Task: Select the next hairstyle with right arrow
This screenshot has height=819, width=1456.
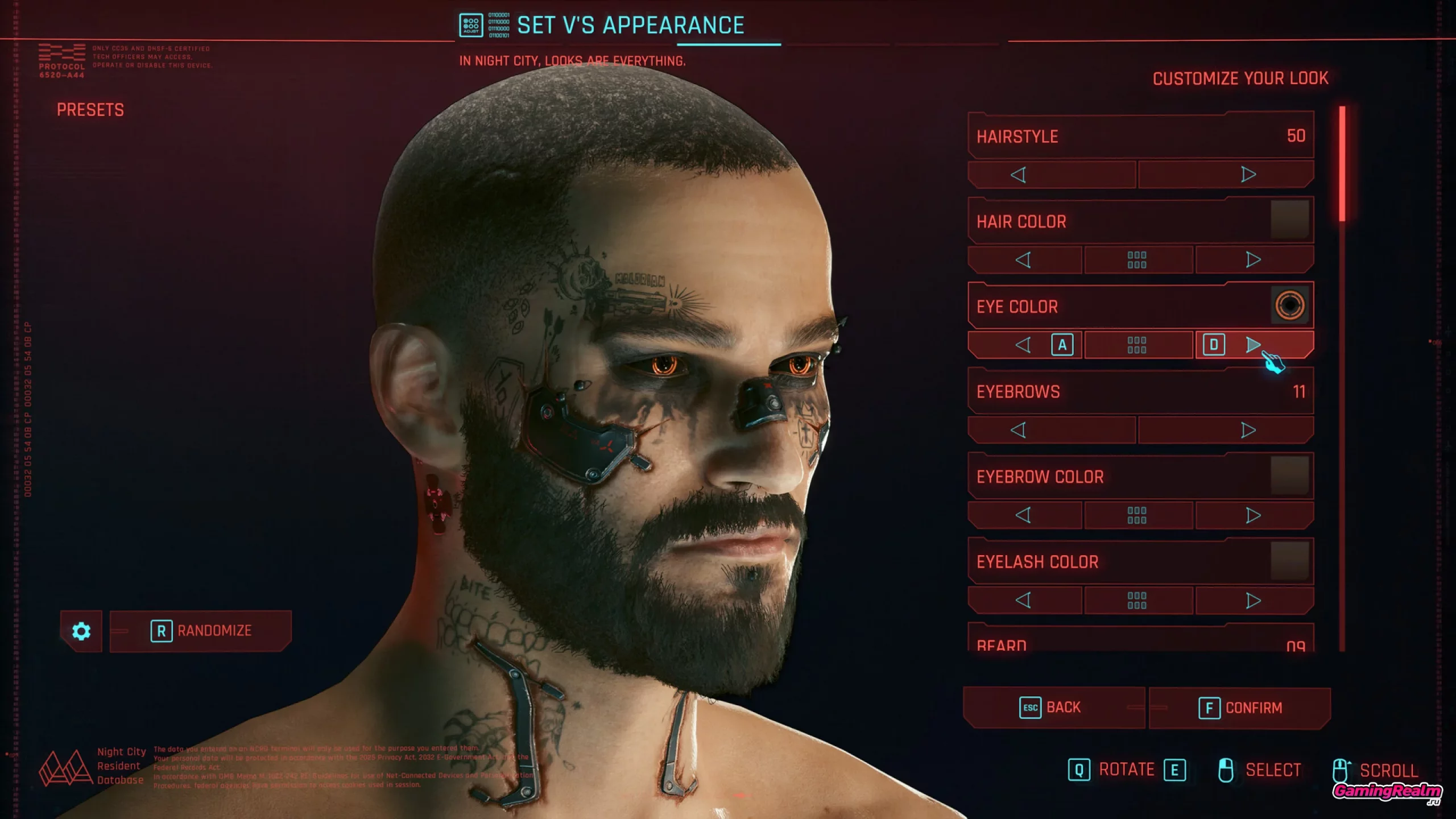Action: point(1248,175)
